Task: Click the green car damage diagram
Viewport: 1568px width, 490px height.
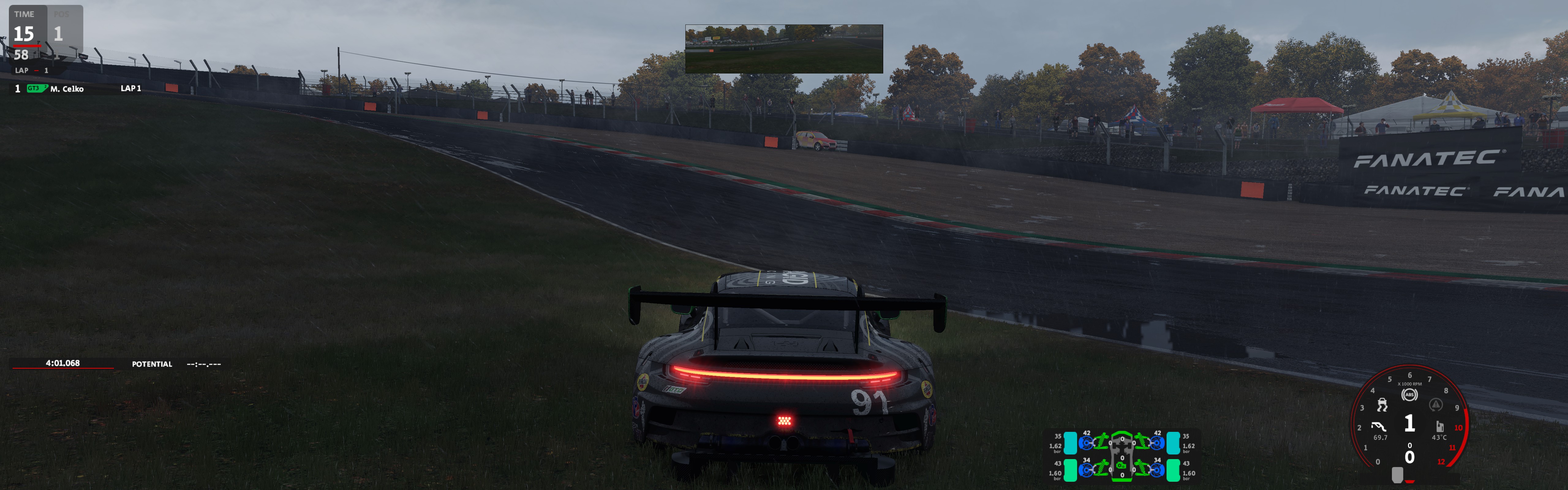Action: 1121,455
